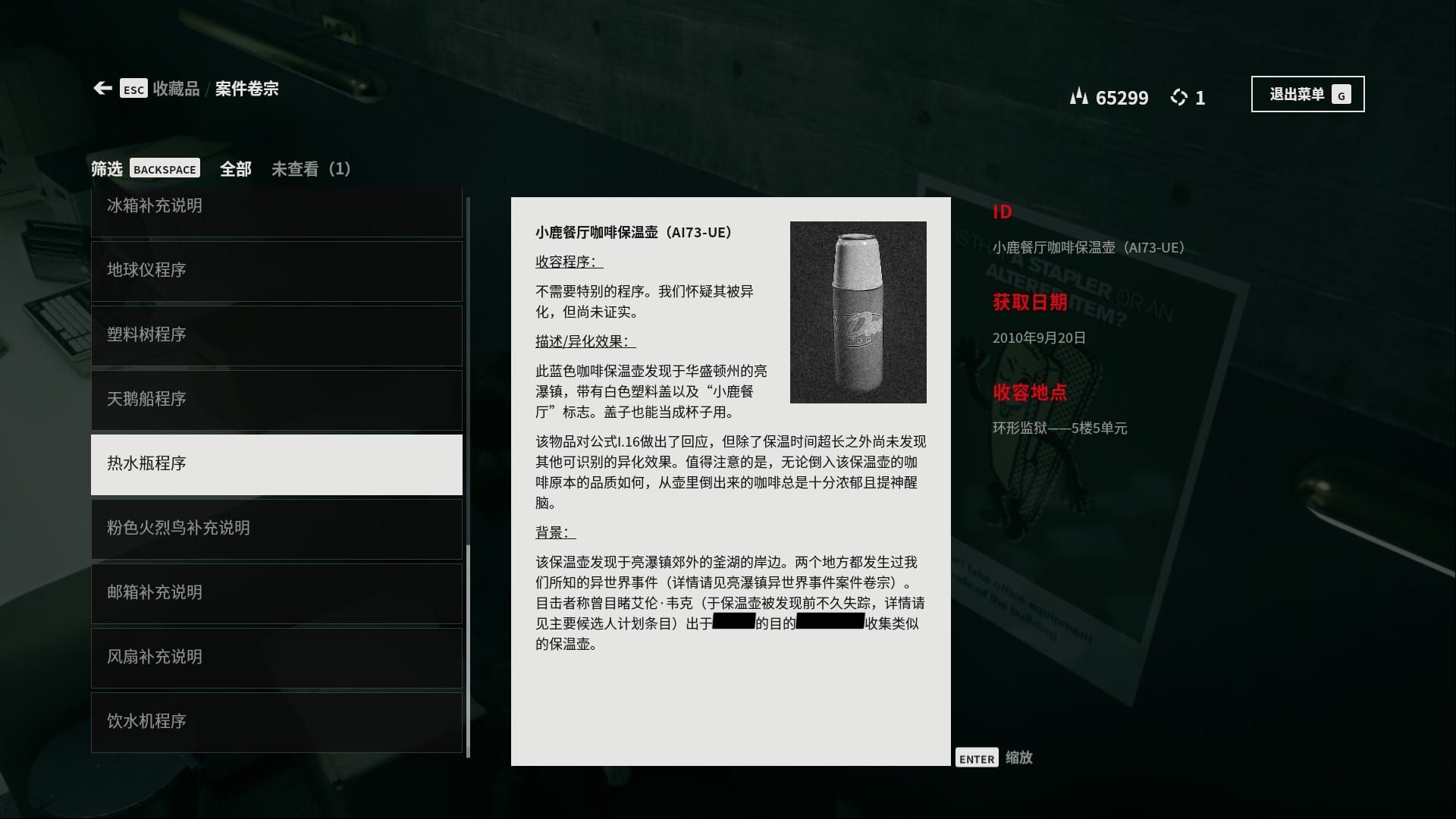Choose the 塑料树程序 record
This screenshot has height=819, width=1456.
pos(276,335)
